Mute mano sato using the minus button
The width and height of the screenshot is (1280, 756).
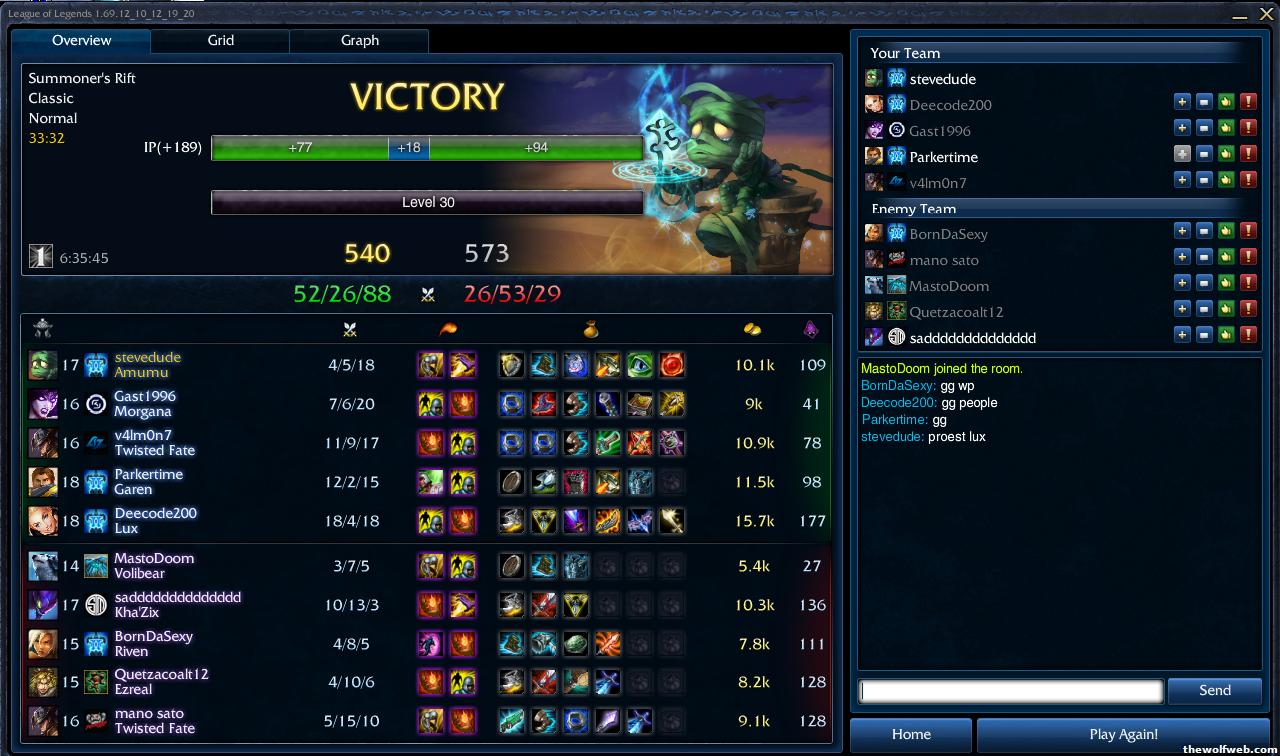1204,258
